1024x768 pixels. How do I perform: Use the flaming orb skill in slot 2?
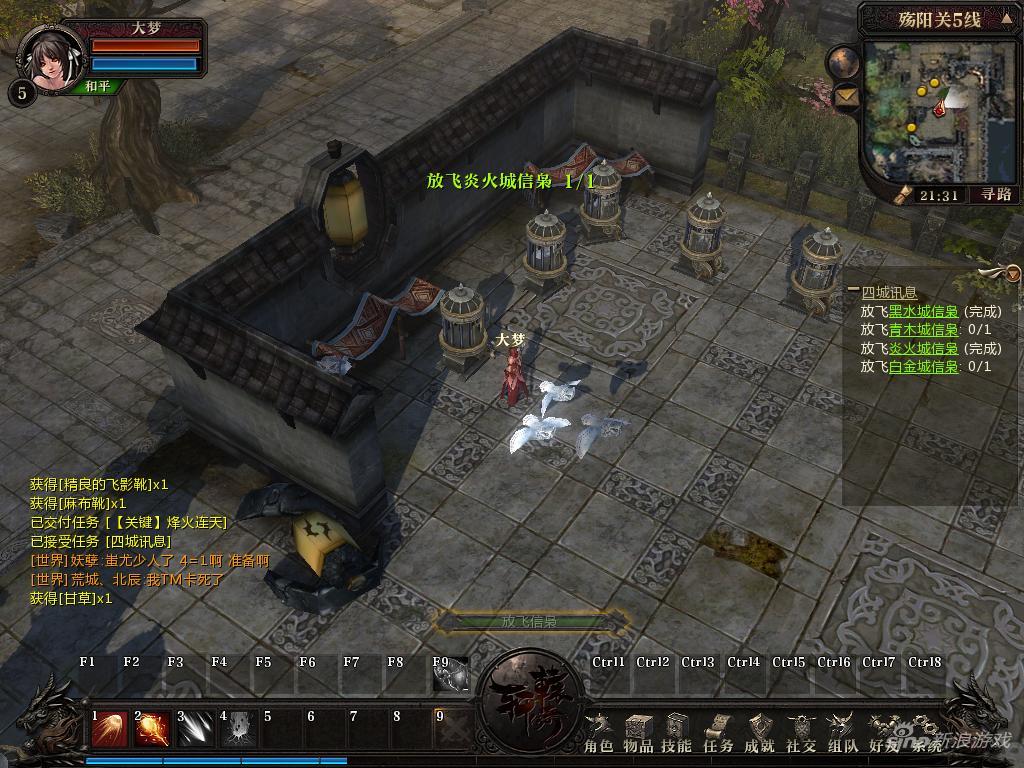pyautogui.click(x=153, y=729)
